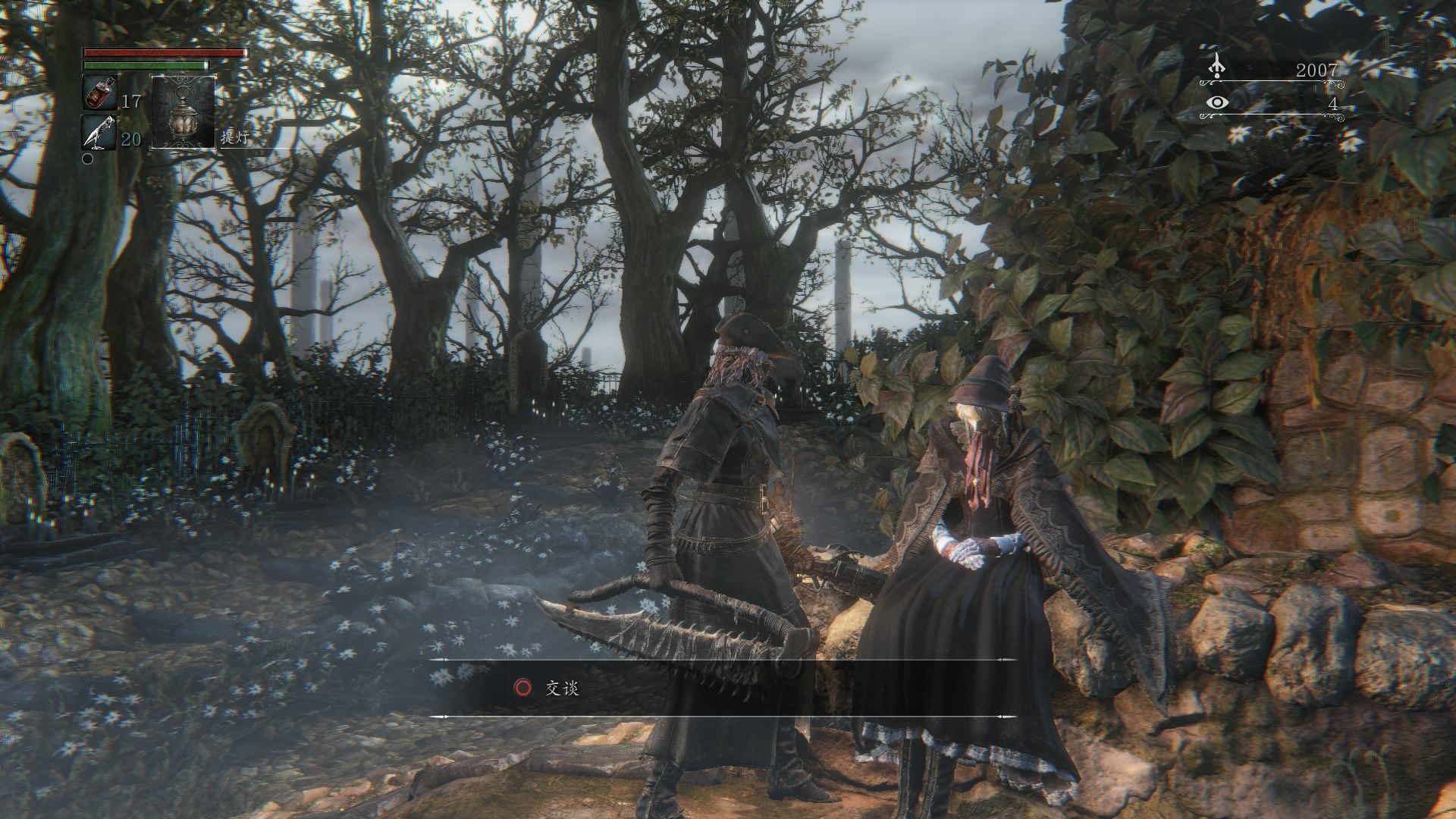The width and height of the screenshot is (1456, 819).
Task: Choose the 交谈 talk prompt
Action: (562, 688)
